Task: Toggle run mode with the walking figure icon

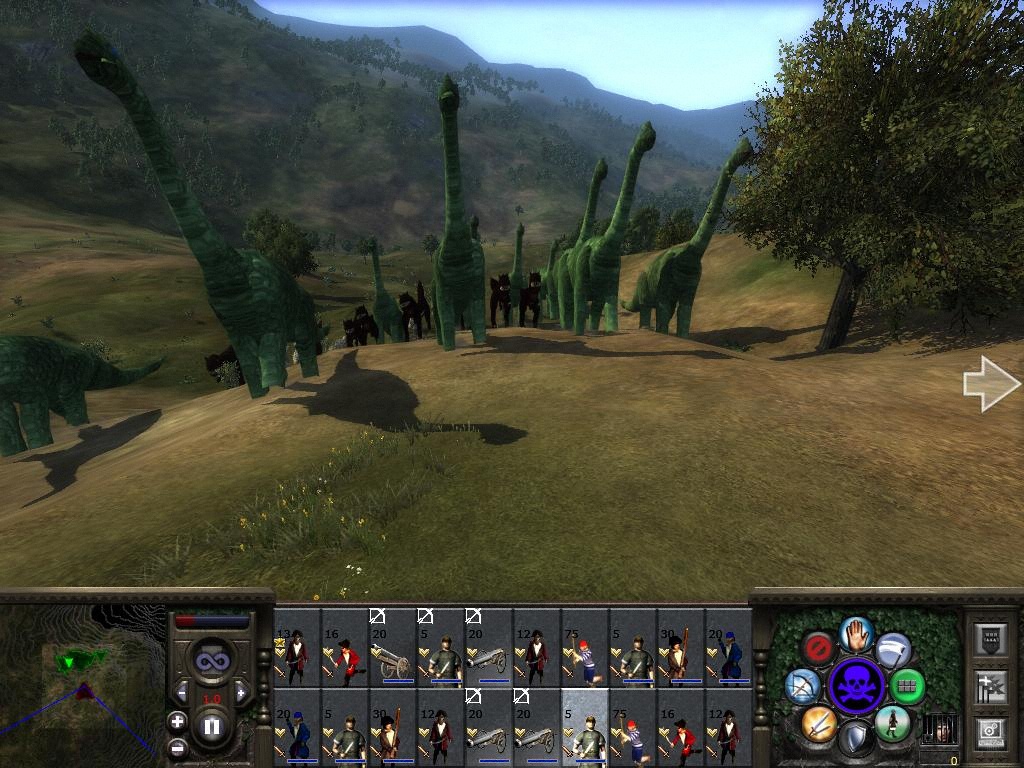Action: point(893,723)
